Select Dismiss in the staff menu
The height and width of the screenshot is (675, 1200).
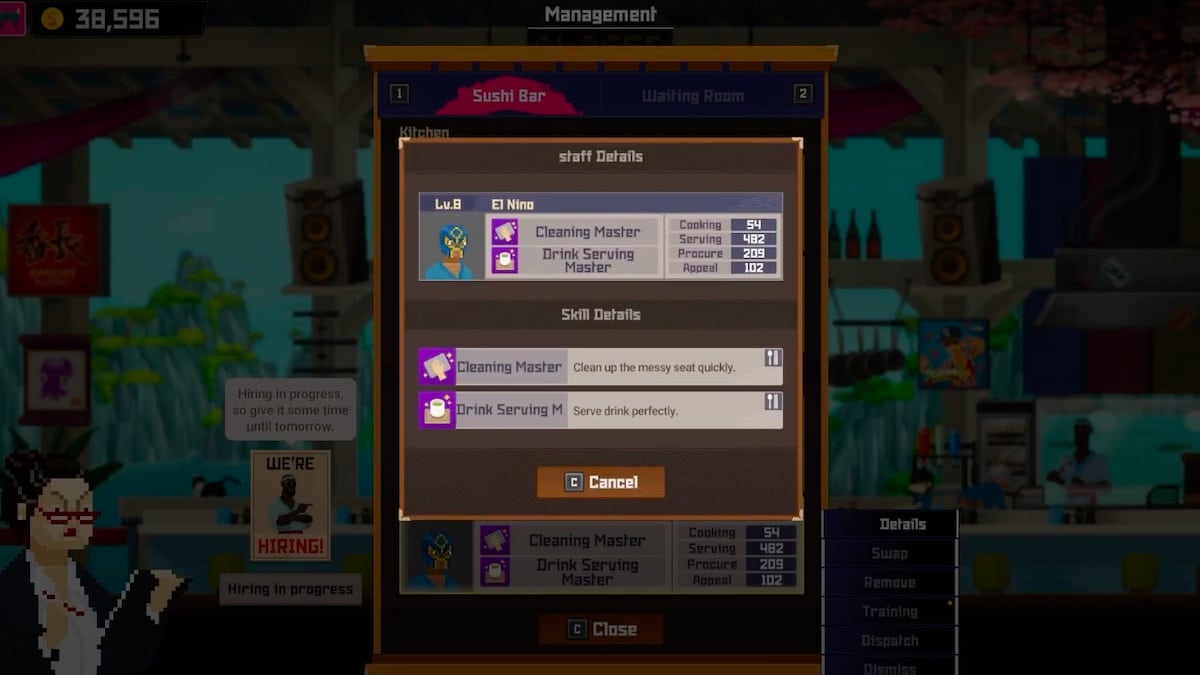coord(890,667)
